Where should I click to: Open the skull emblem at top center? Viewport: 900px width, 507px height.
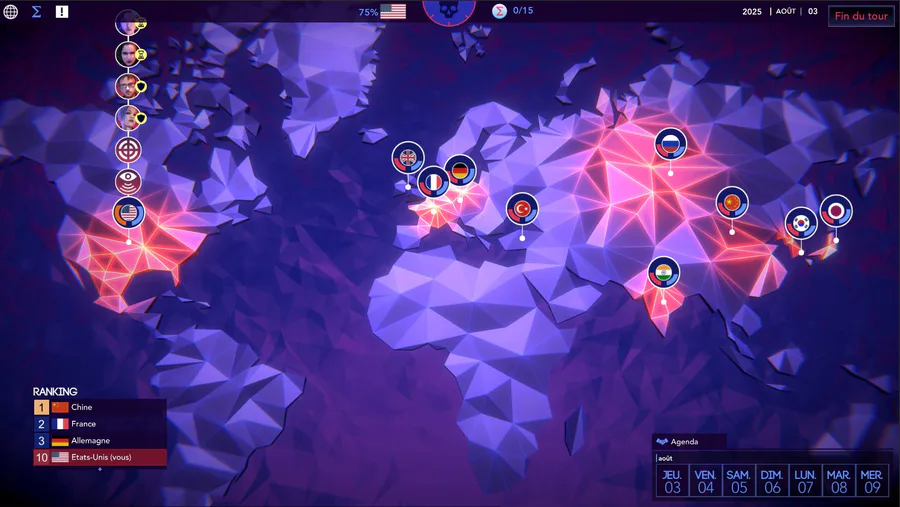[x=448, y=9]
